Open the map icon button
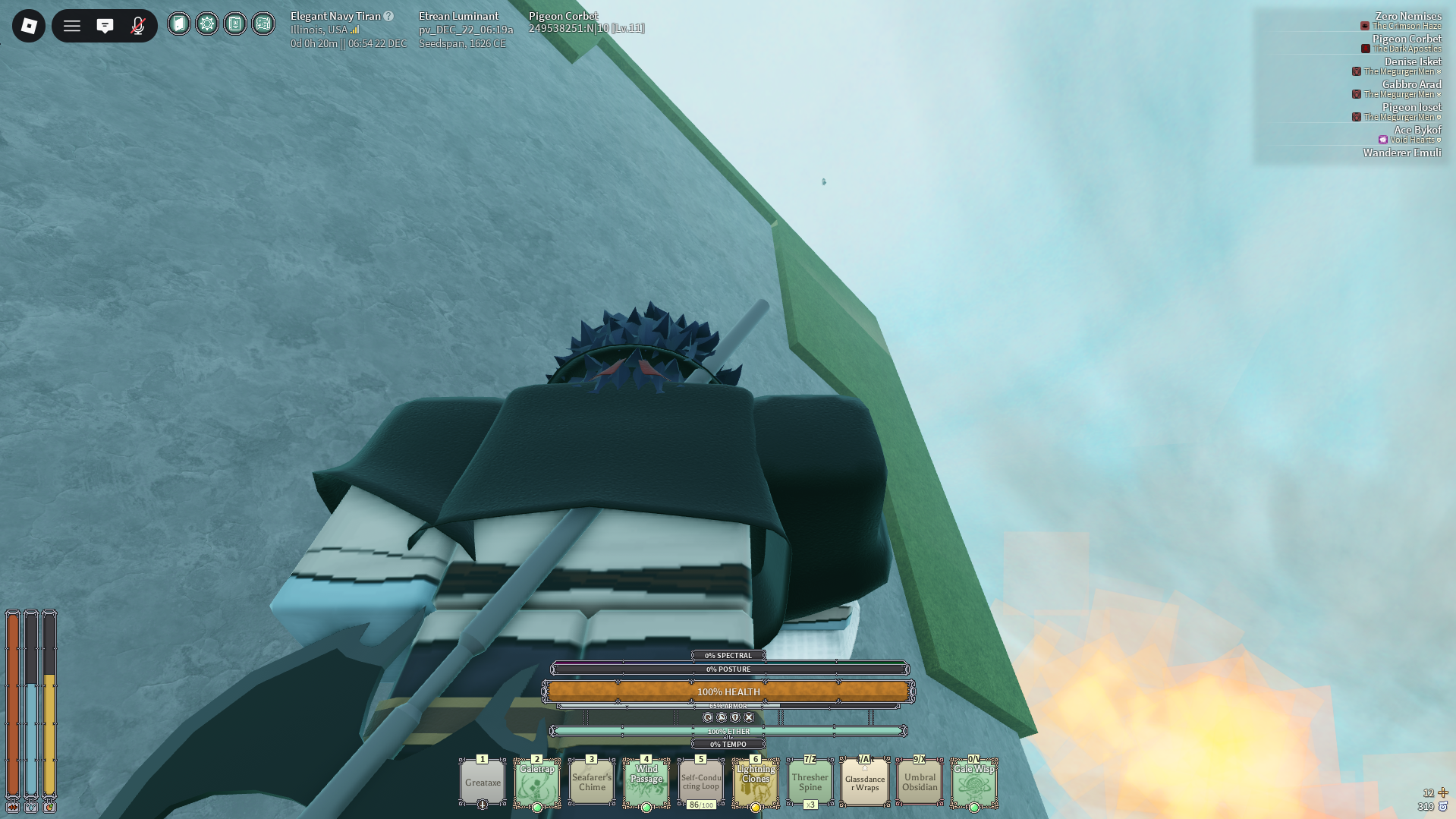 tap(263, 24)
